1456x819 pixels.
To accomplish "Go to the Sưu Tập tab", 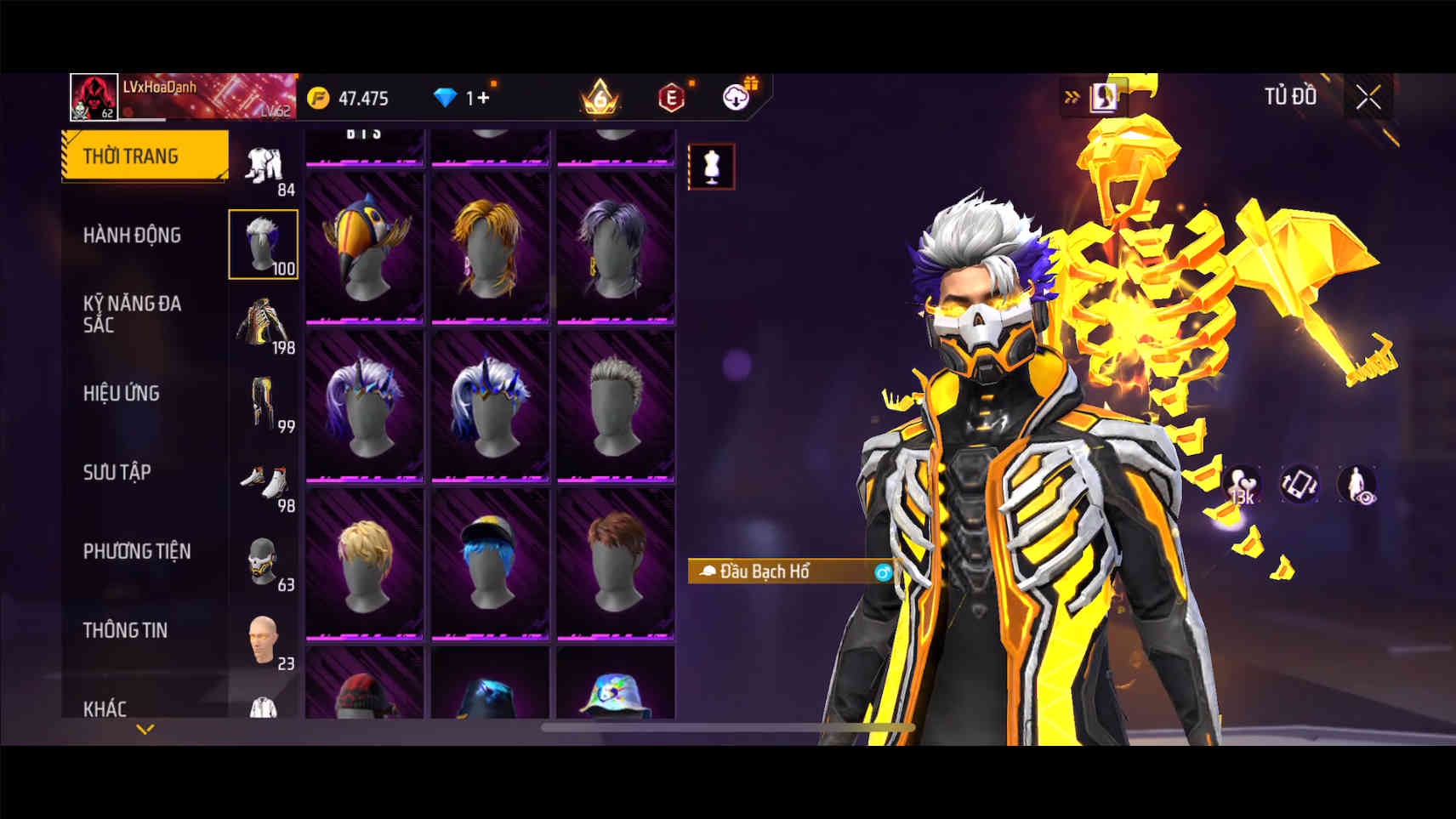I will [117, 472].
